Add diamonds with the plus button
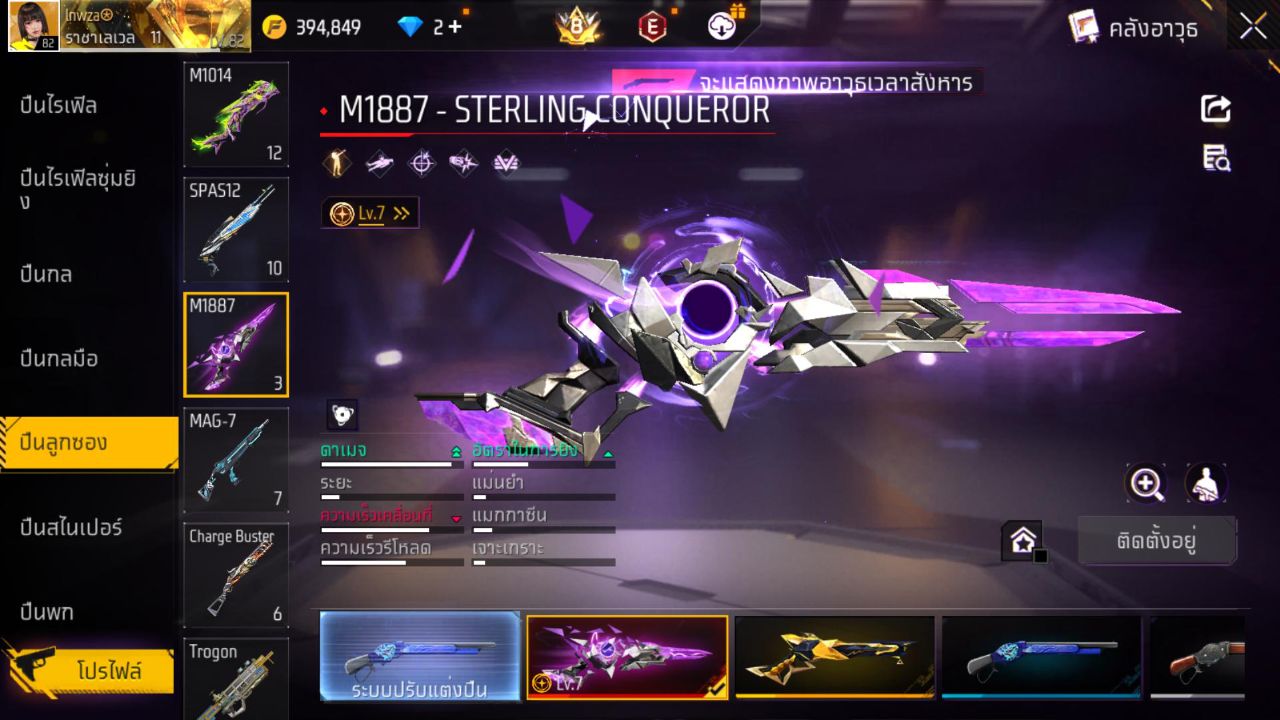Viewport: 1280px width, 720px height. click(x=455, y=27)
